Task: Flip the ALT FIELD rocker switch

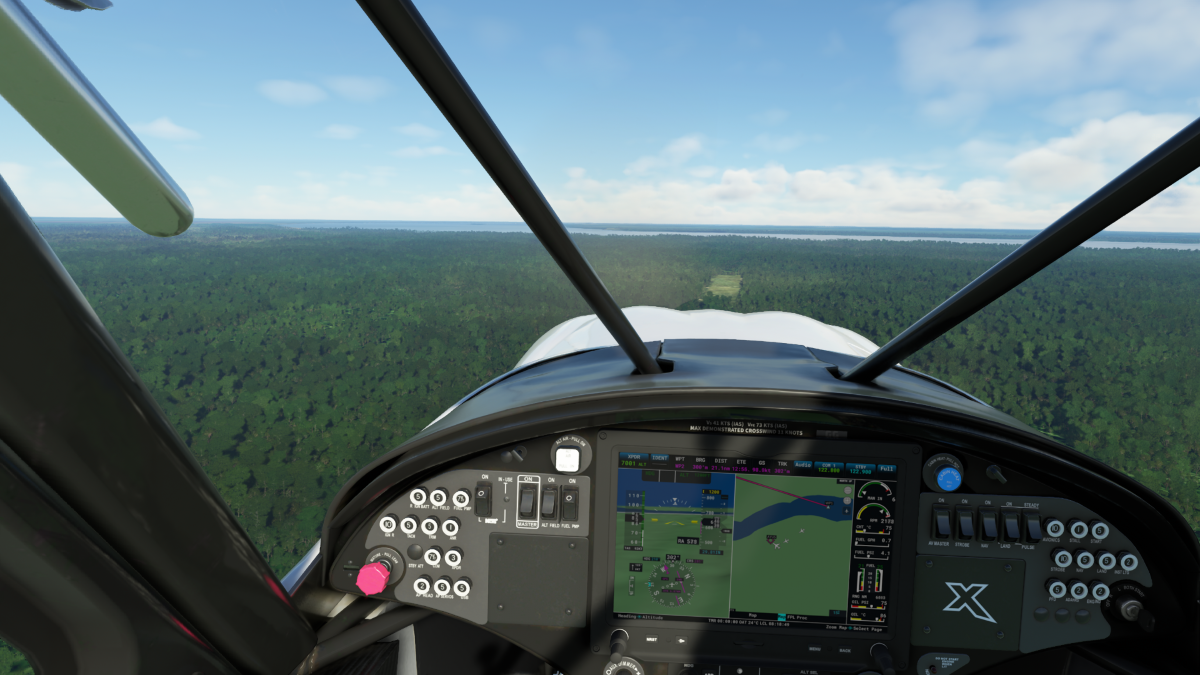Action: (549, 502)
